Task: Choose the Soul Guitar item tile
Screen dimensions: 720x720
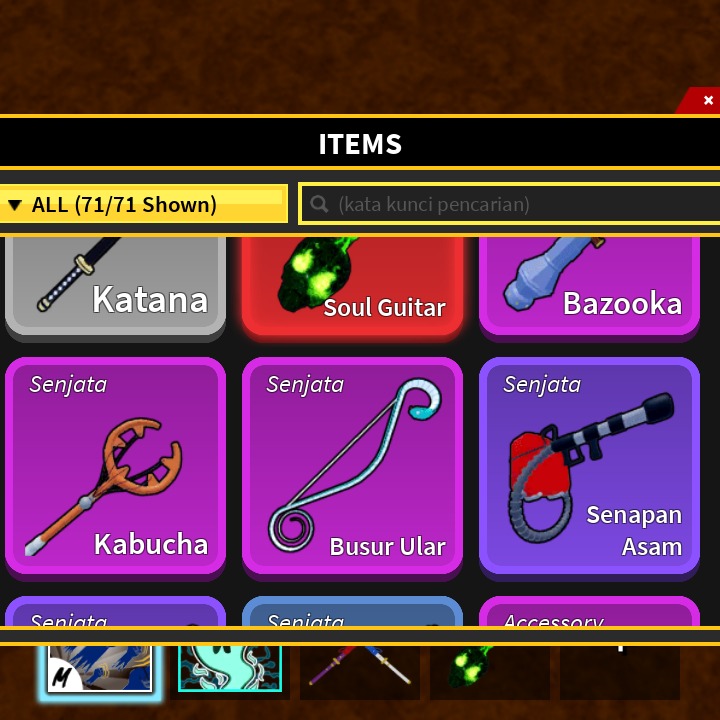Action: [352, 285]
